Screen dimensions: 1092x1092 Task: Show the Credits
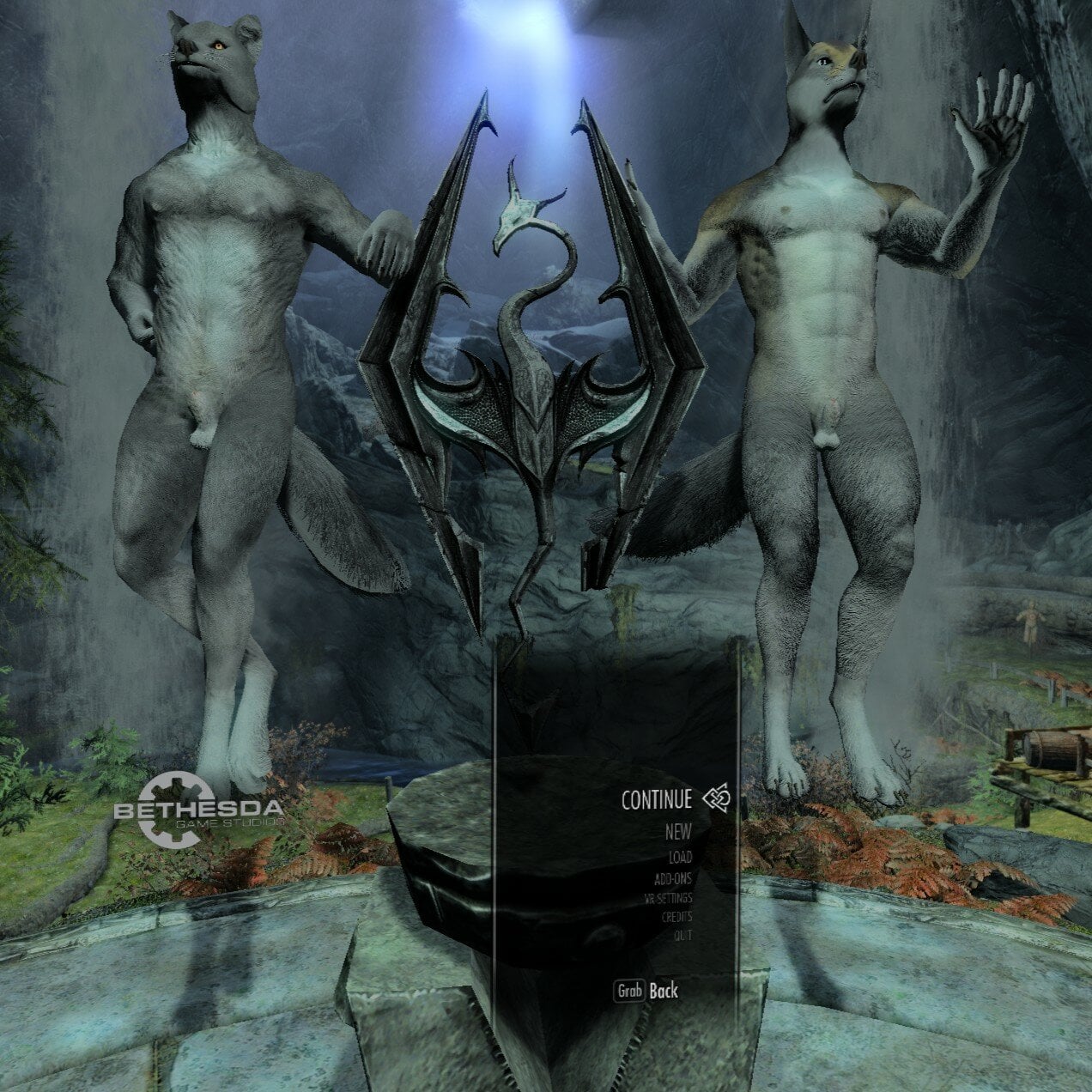click(676, 917)
